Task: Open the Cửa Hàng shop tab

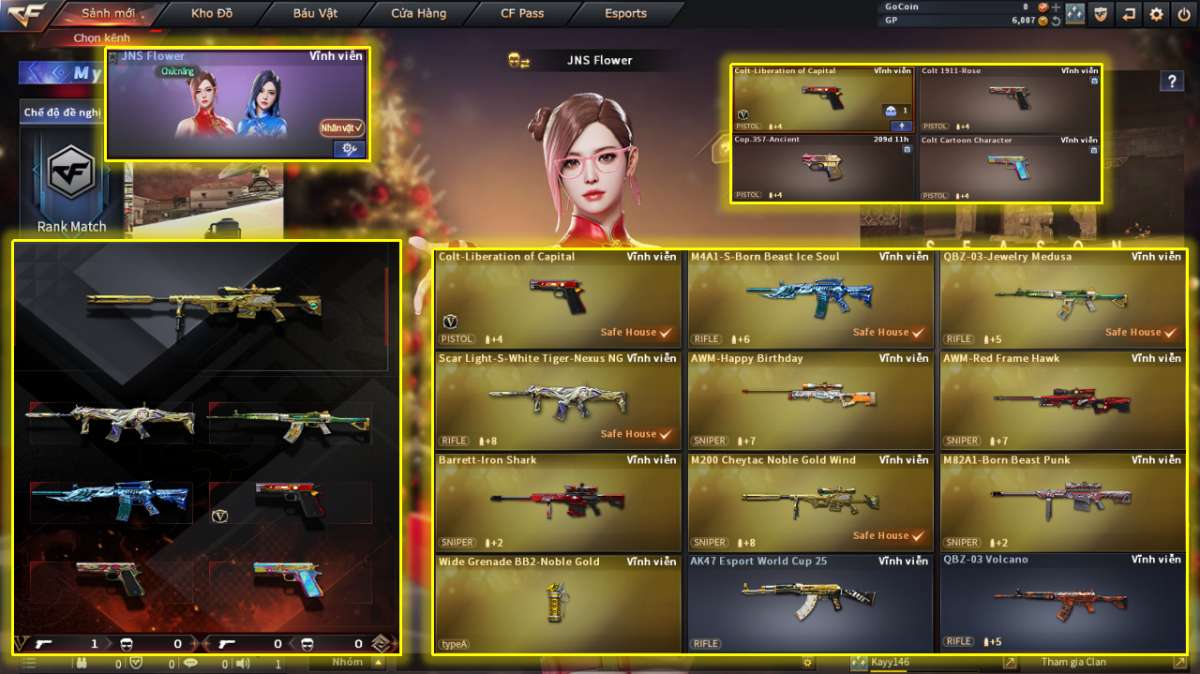Action: [x=418, y=14]
